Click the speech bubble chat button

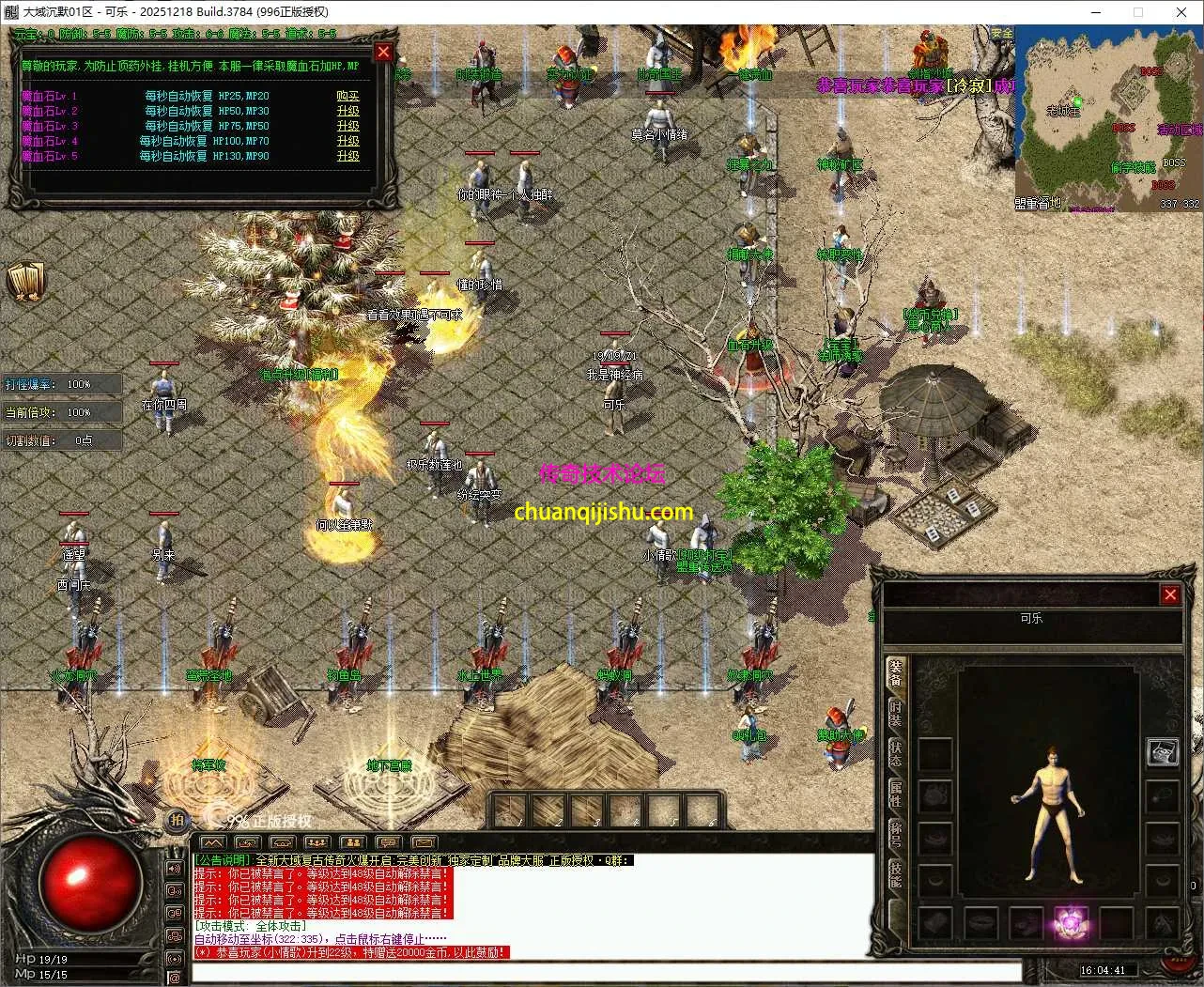coord(388,842)
